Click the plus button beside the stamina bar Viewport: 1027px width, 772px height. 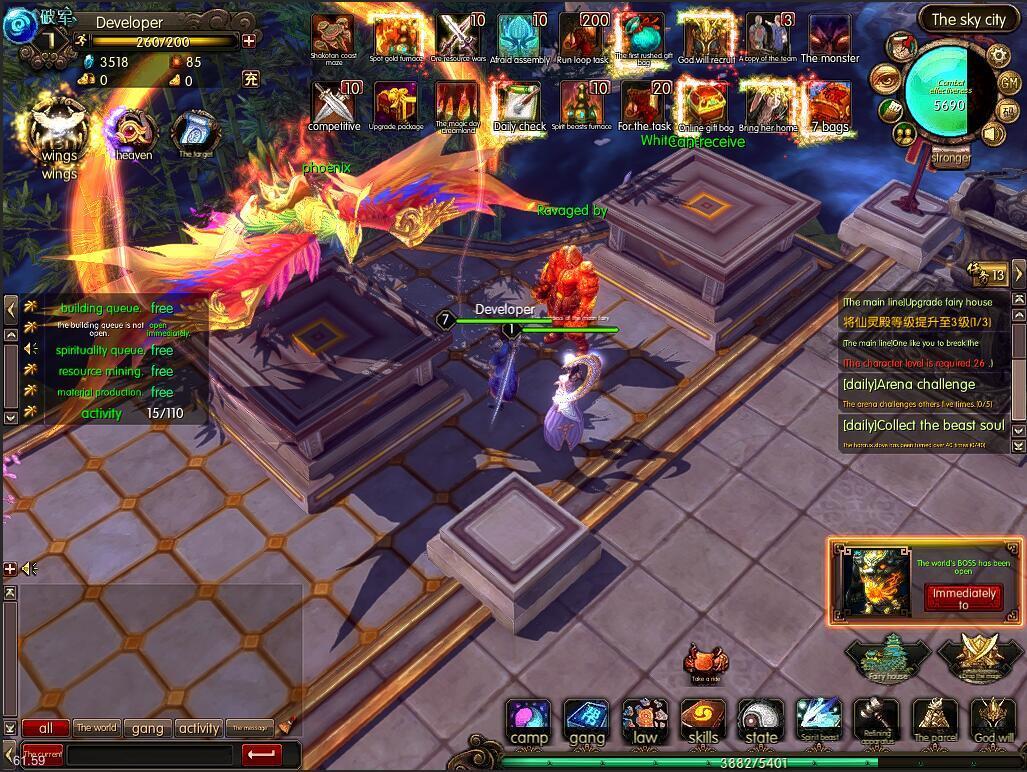[x=249, y=41]
